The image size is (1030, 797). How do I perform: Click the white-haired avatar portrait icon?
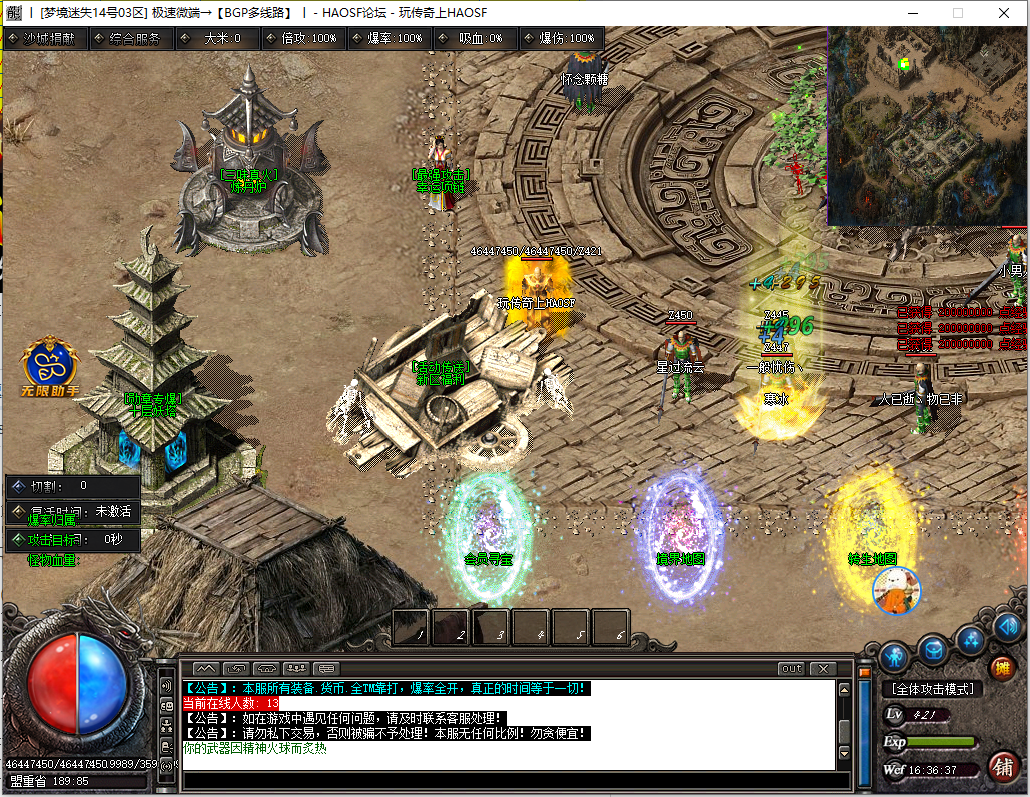pyautogui.click(x=896, y=590)
